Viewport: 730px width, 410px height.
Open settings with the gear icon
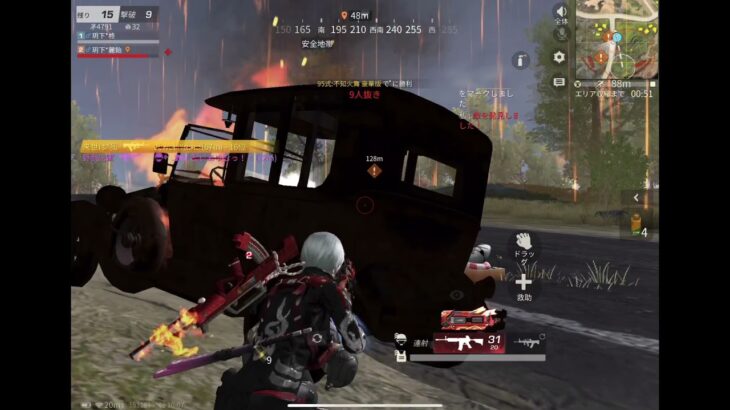pyautogui.click(x=559, y=57)
